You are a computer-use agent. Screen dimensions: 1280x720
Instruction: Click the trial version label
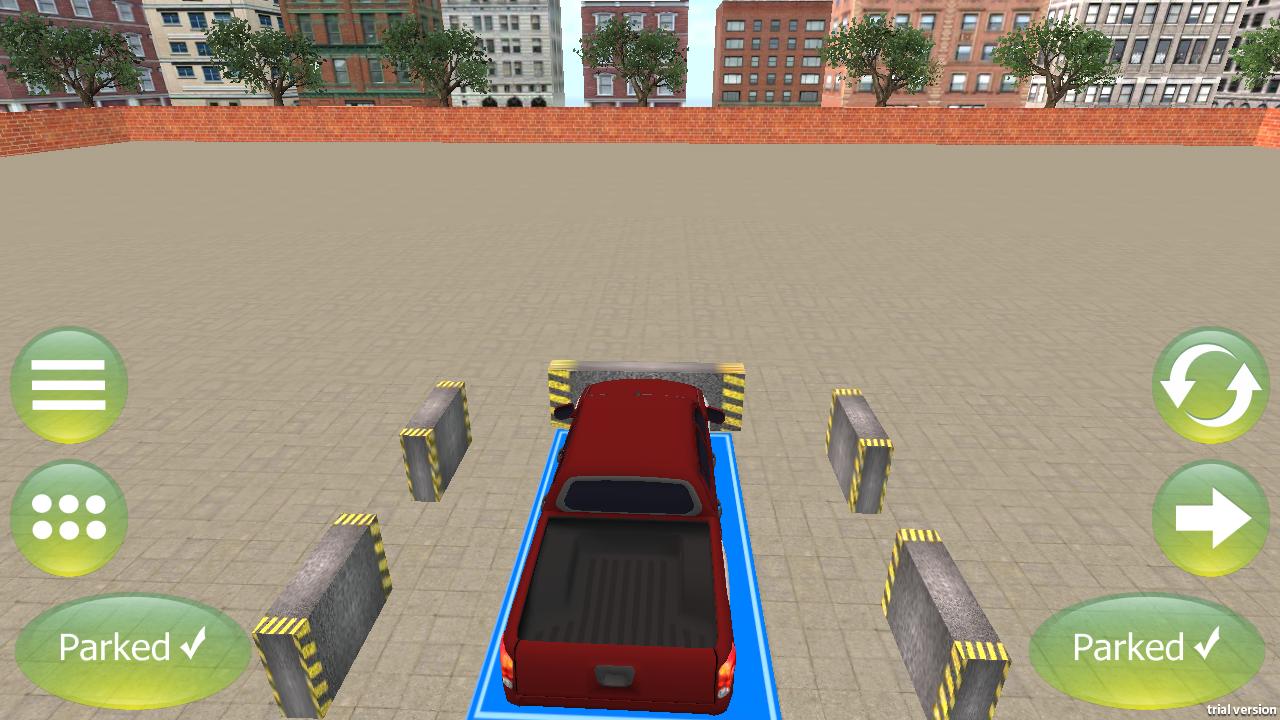(1241, 711)
